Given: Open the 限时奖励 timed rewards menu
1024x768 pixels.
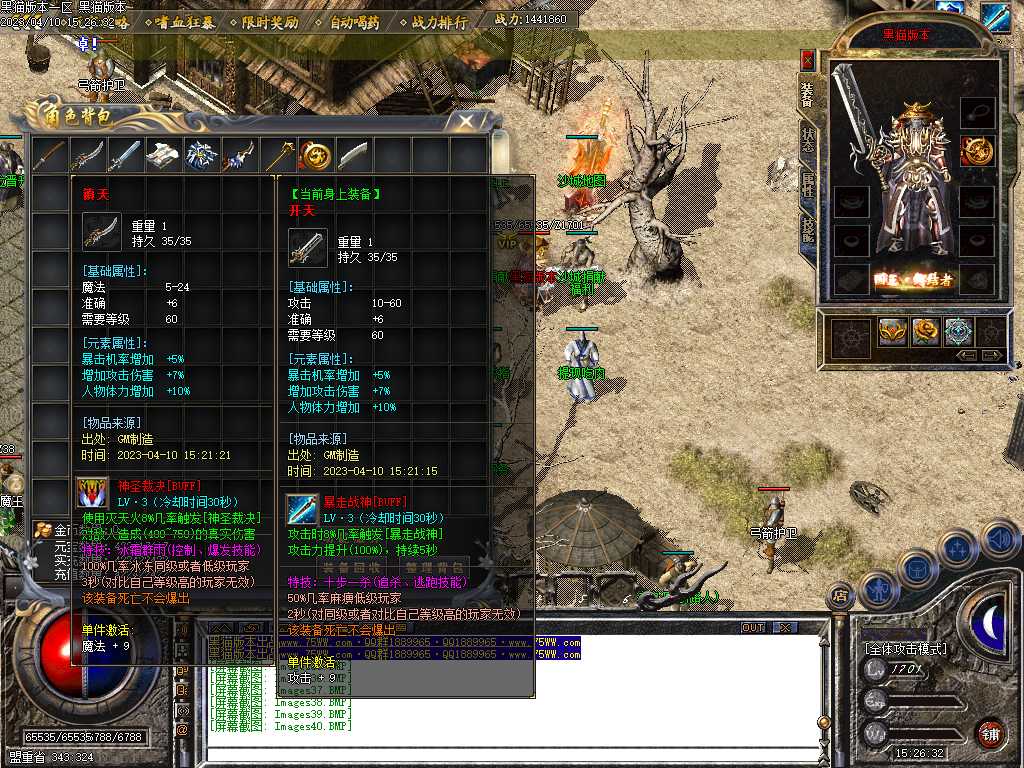Looking at the screenshot, I should [270, 21].
